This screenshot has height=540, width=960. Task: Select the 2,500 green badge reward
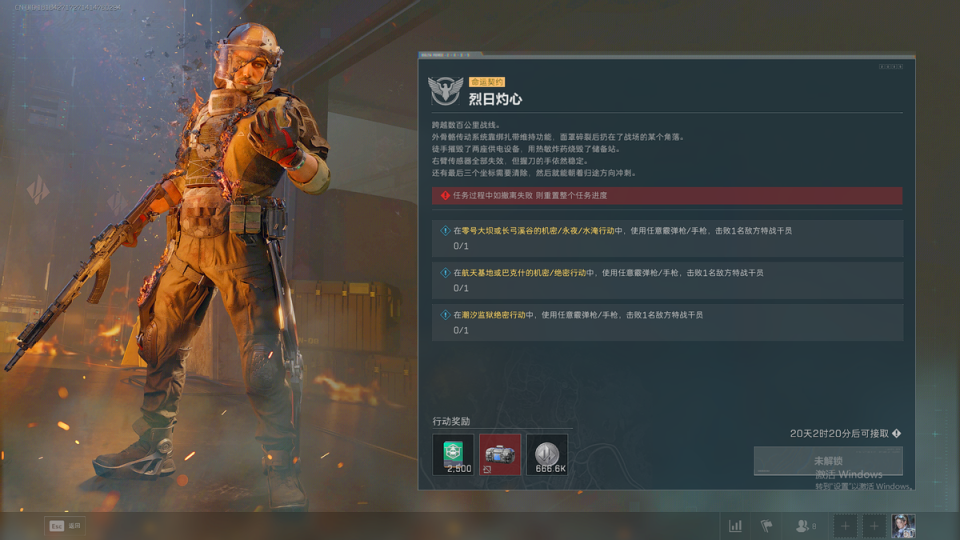pyautogui.click(x=458, y=454)
